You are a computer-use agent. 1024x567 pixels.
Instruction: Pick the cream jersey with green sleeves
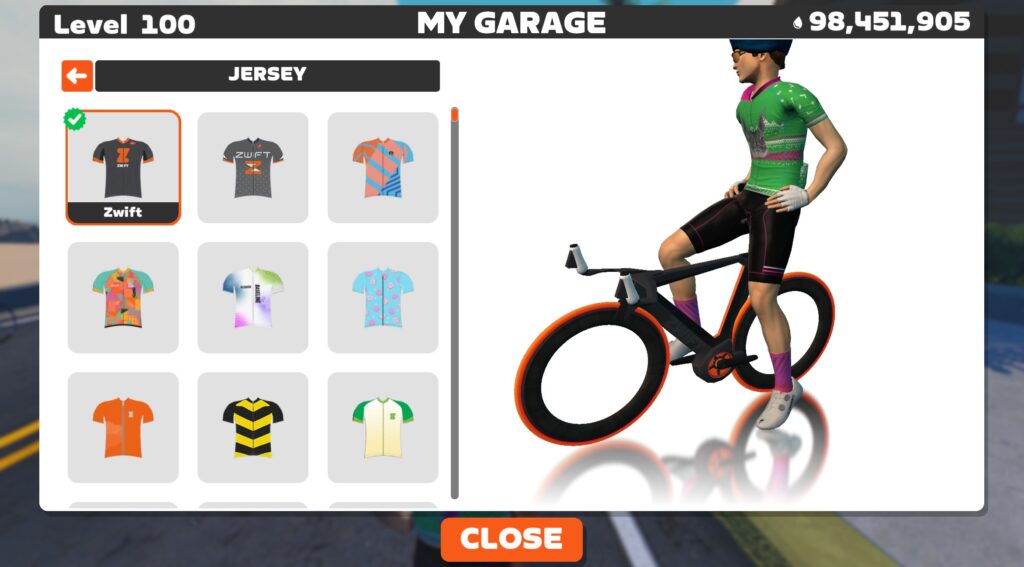pos(383,427)
